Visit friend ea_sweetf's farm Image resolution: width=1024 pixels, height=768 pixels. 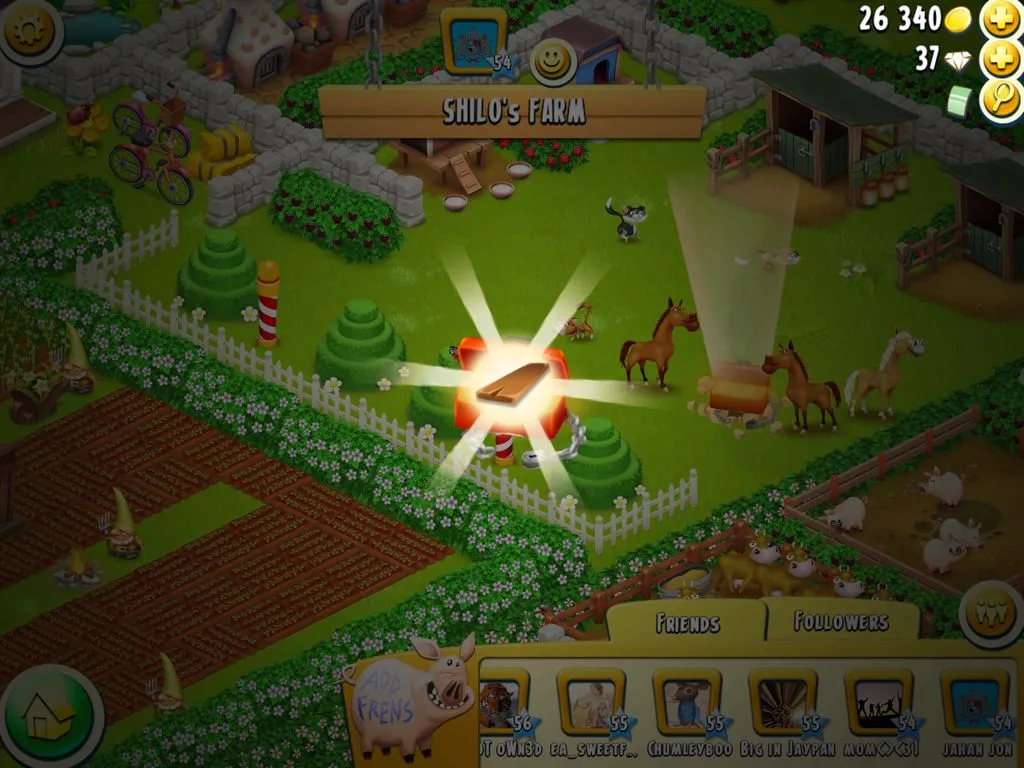pyautogui.click(x=590, y=702)
